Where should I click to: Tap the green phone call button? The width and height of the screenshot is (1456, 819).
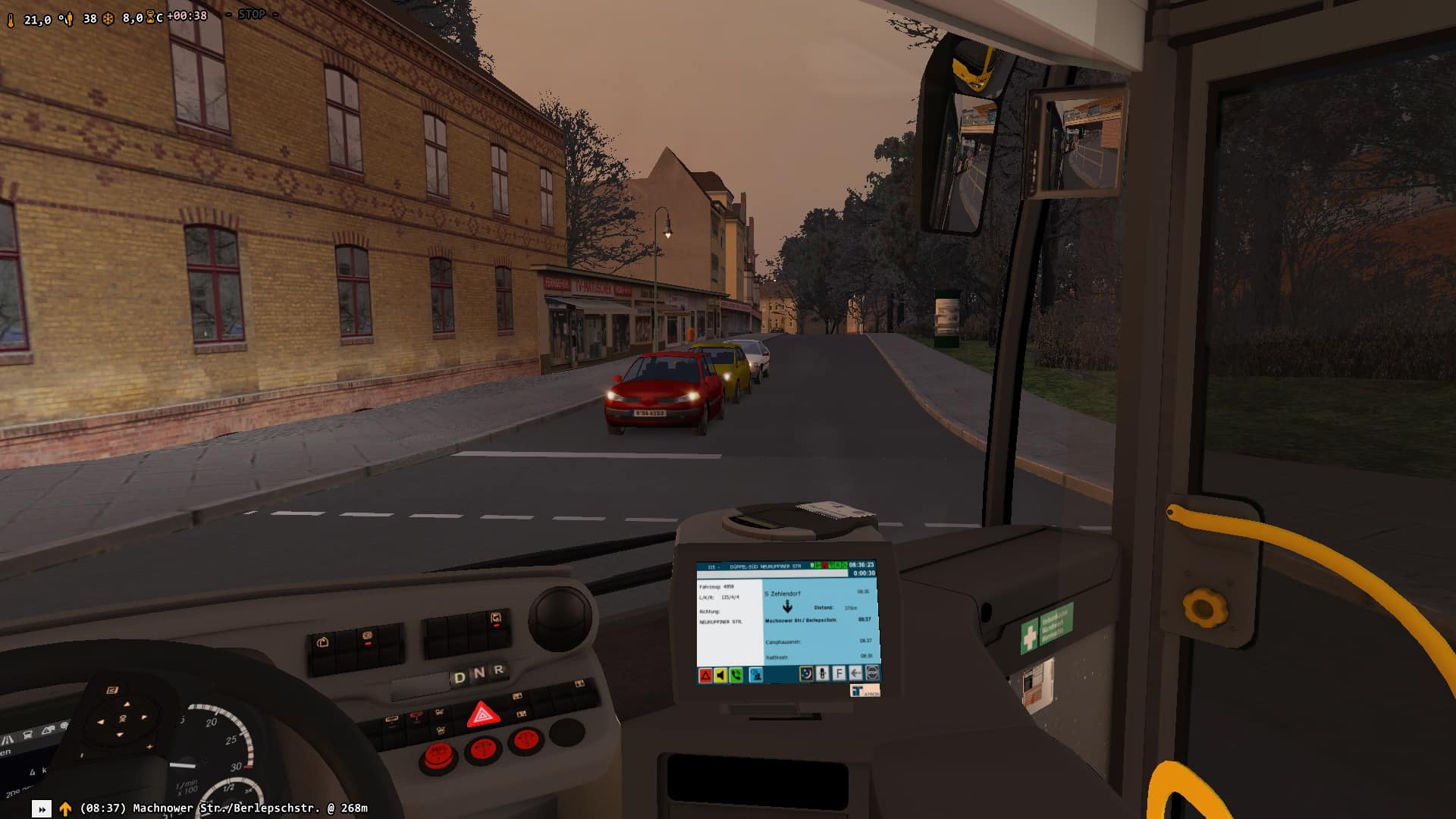click(736, 675)
